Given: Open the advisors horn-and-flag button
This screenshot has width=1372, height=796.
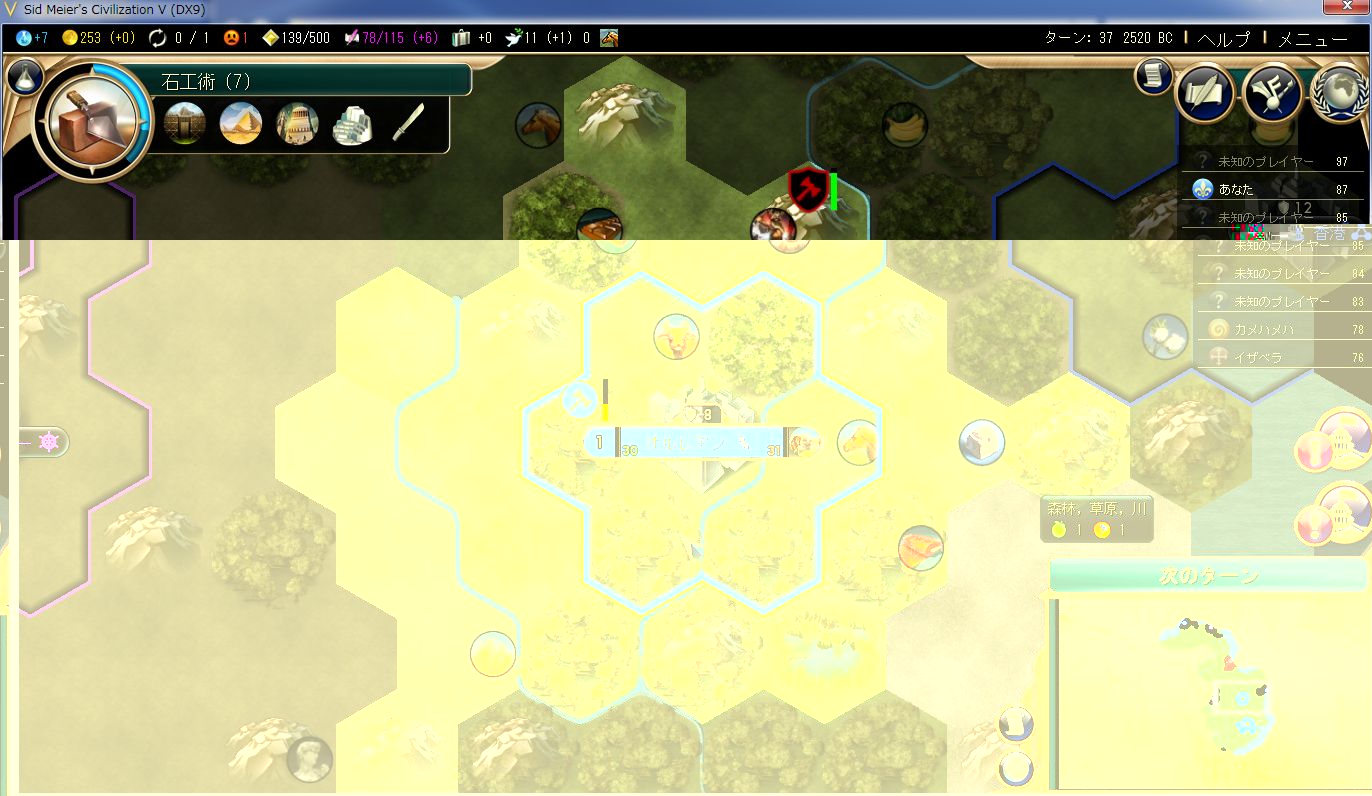Looking at the screenshot, I should pos(1271,93).
